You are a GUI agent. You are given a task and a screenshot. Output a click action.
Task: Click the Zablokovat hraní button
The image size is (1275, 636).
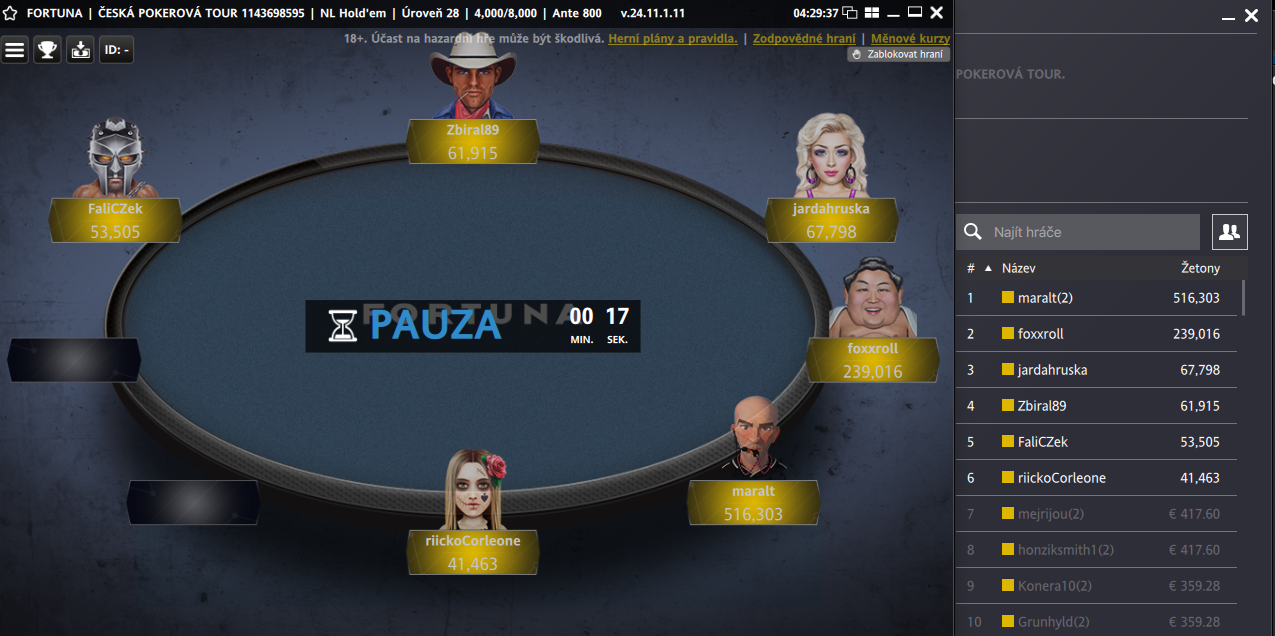[898, 54]
